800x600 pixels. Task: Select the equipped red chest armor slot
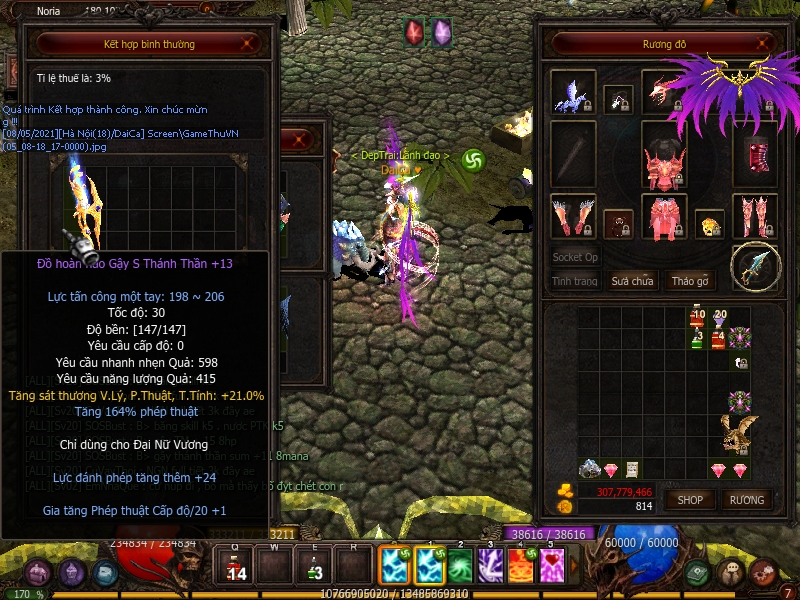664,161
